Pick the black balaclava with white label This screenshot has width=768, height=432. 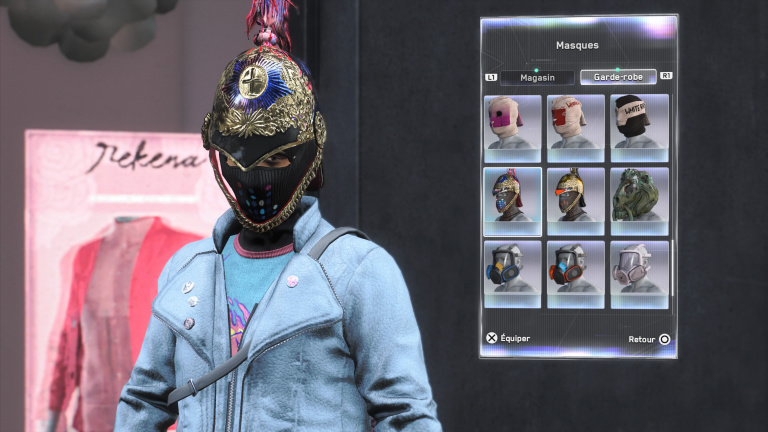point(639,128)
